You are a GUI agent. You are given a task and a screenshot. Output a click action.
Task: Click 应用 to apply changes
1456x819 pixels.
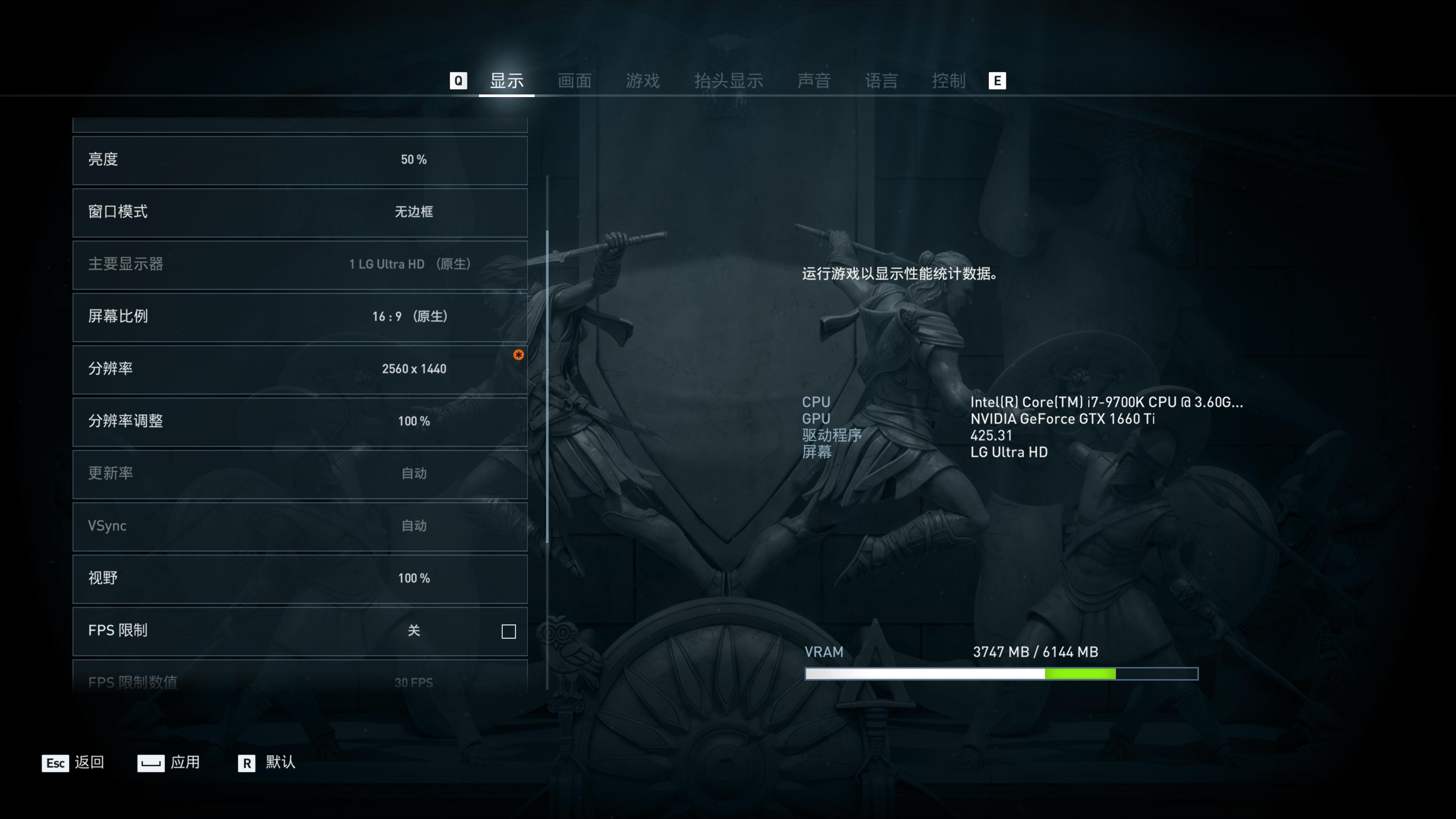[185, 763]
